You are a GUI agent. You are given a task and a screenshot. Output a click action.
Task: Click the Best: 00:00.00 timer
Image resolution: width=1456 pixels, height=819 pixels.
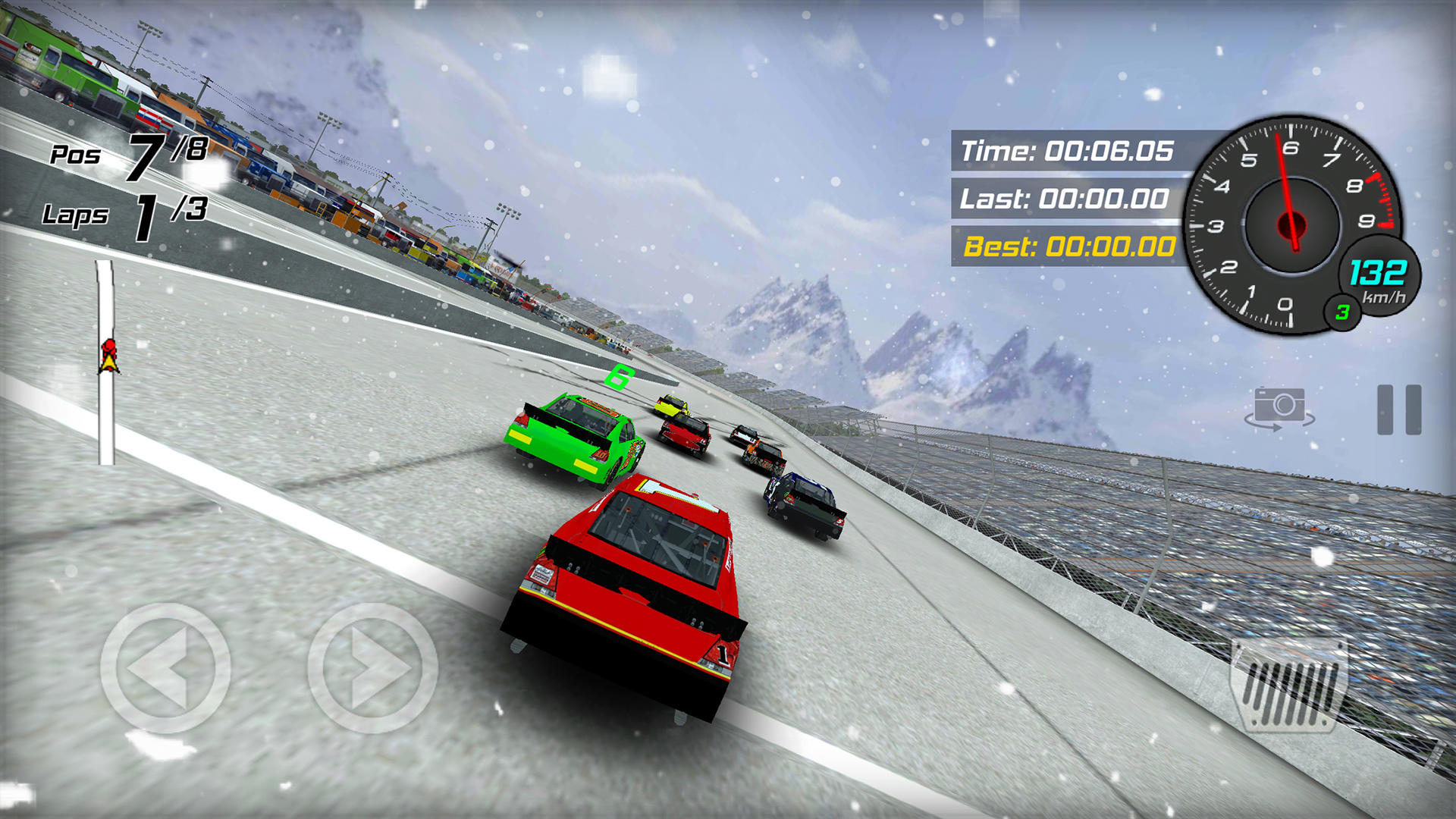pyautogui.click(x=1062, y=246)
